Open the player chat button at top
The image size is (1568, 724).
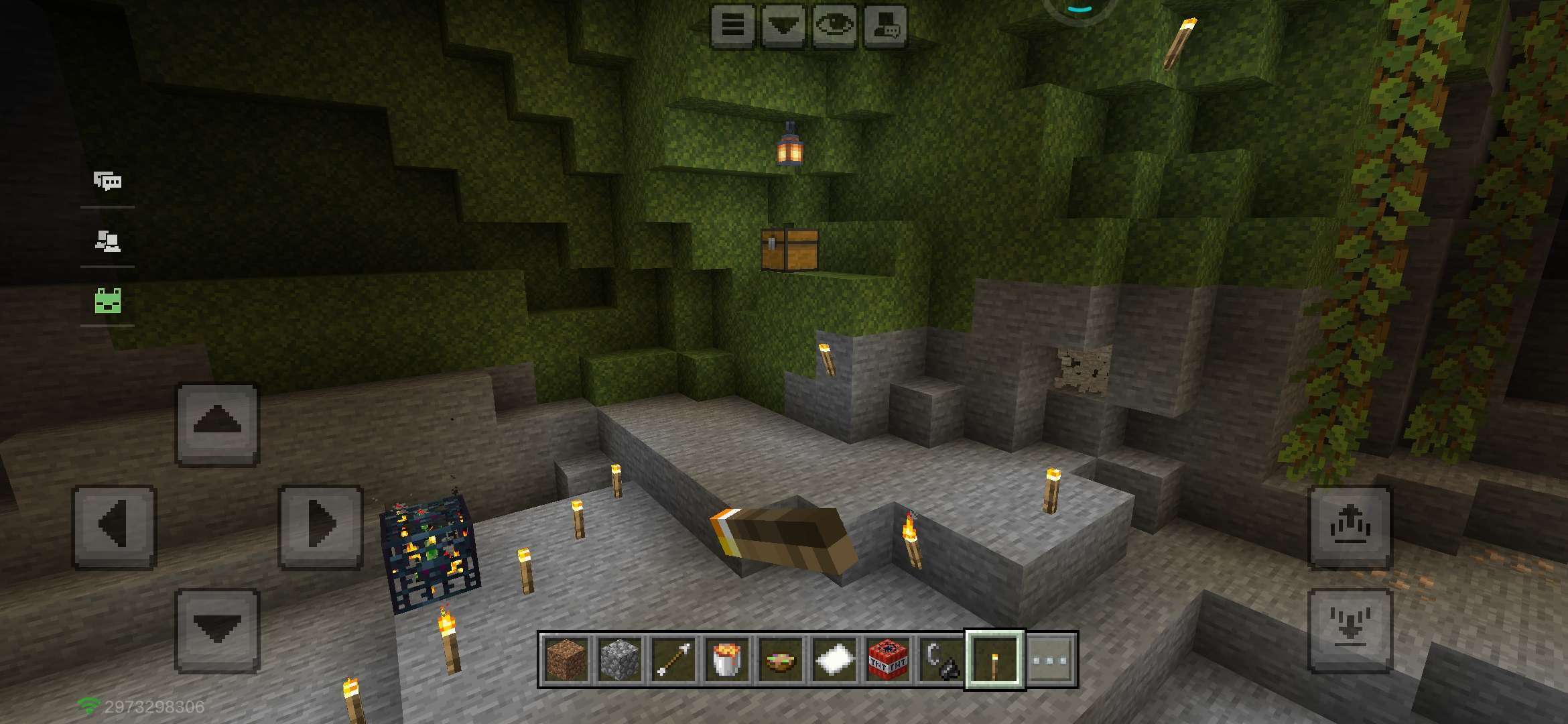(885, 26)
